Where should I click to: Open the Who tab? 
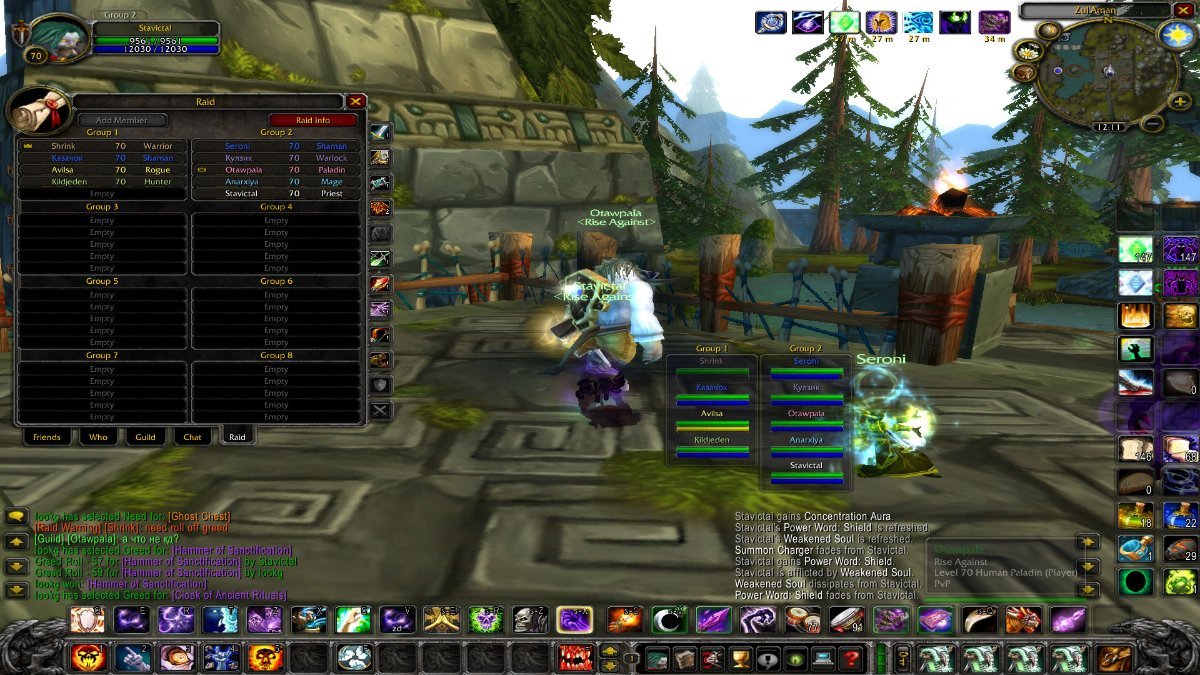click(x=98, y=437)
